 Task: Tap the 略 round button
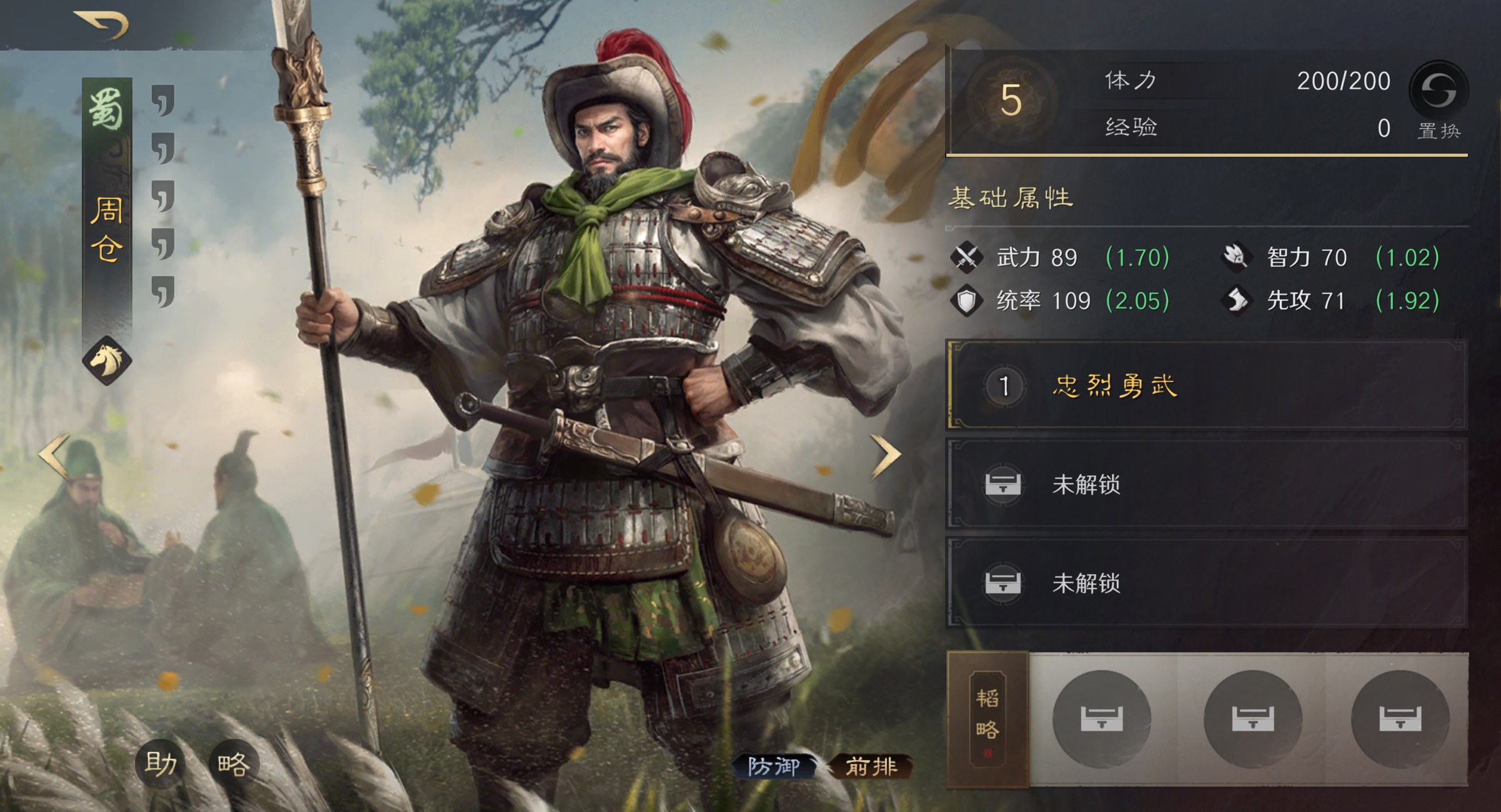point(234,763)
